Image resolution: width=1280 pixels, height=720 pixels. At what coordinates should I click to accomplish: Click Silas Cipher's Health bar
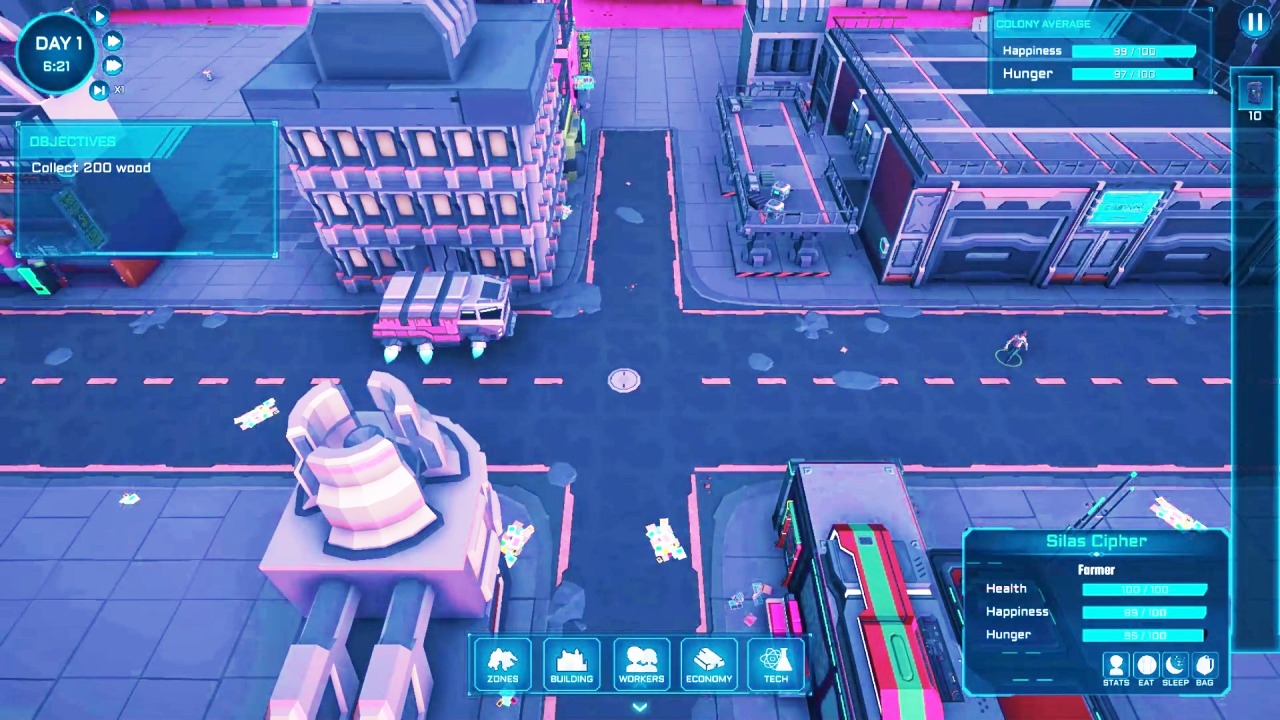click(1144, 589)
